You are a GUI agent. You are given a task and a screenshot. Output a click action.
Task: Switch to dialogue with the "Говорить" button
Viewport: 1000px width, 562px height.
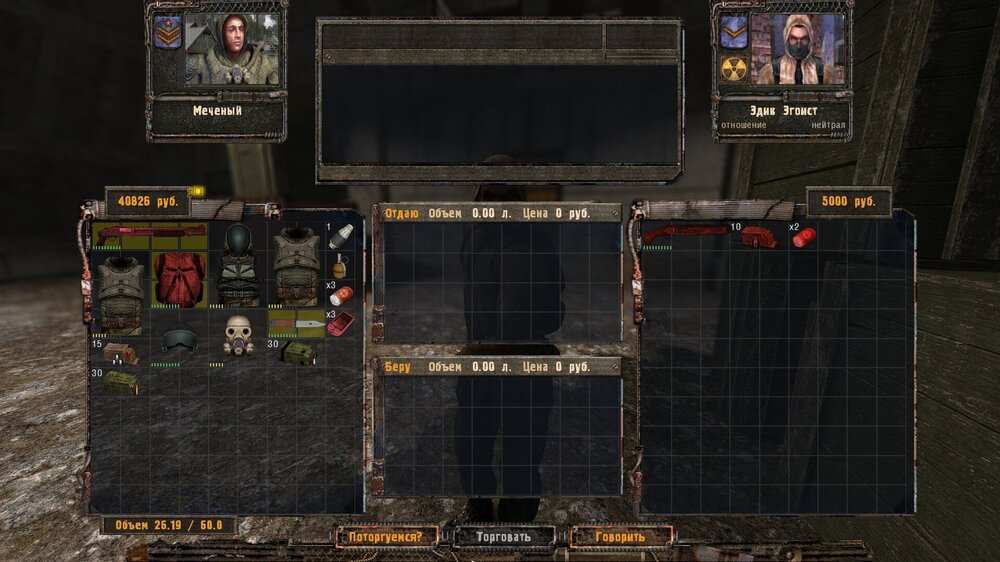pos(621,537)
